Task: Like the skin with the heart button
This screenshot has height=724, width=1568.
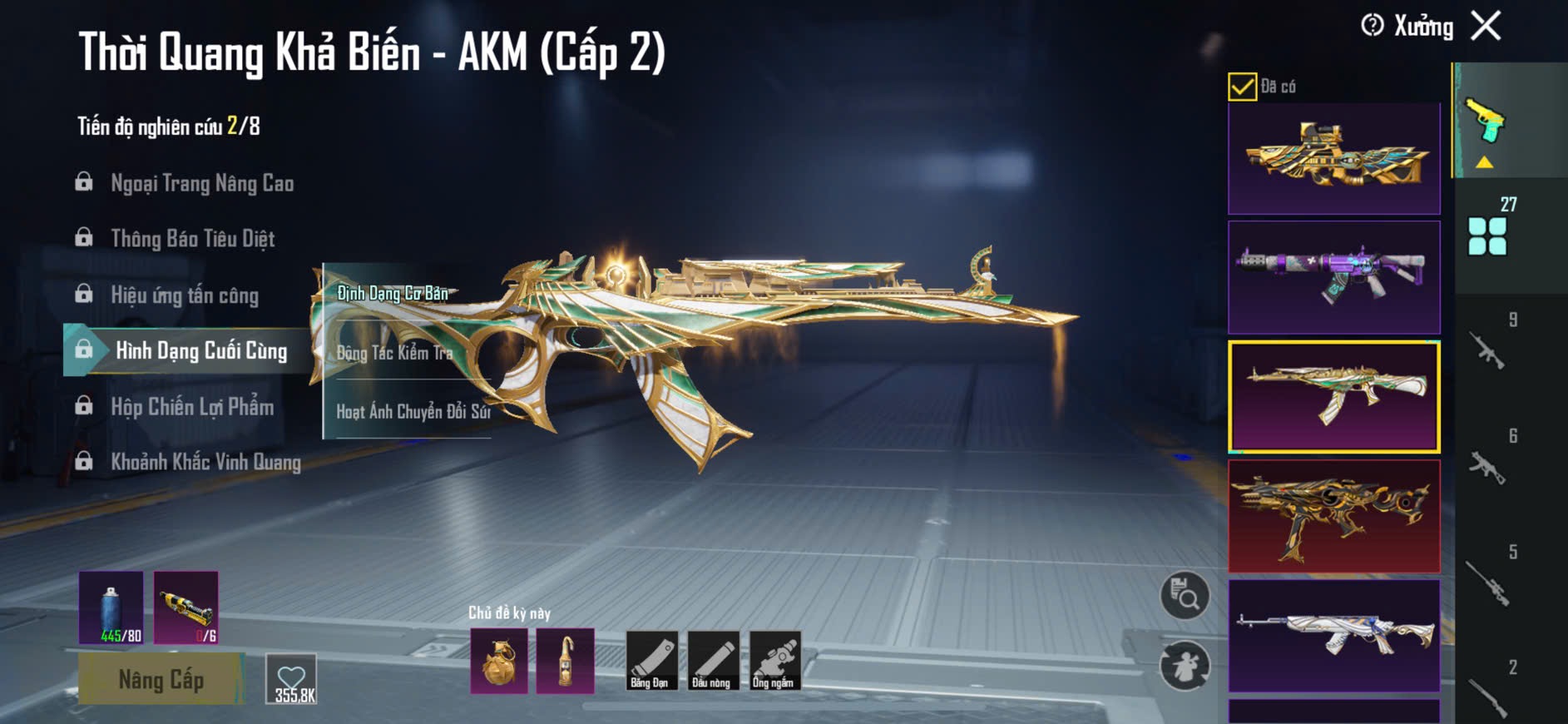Action: click(292, 680)
